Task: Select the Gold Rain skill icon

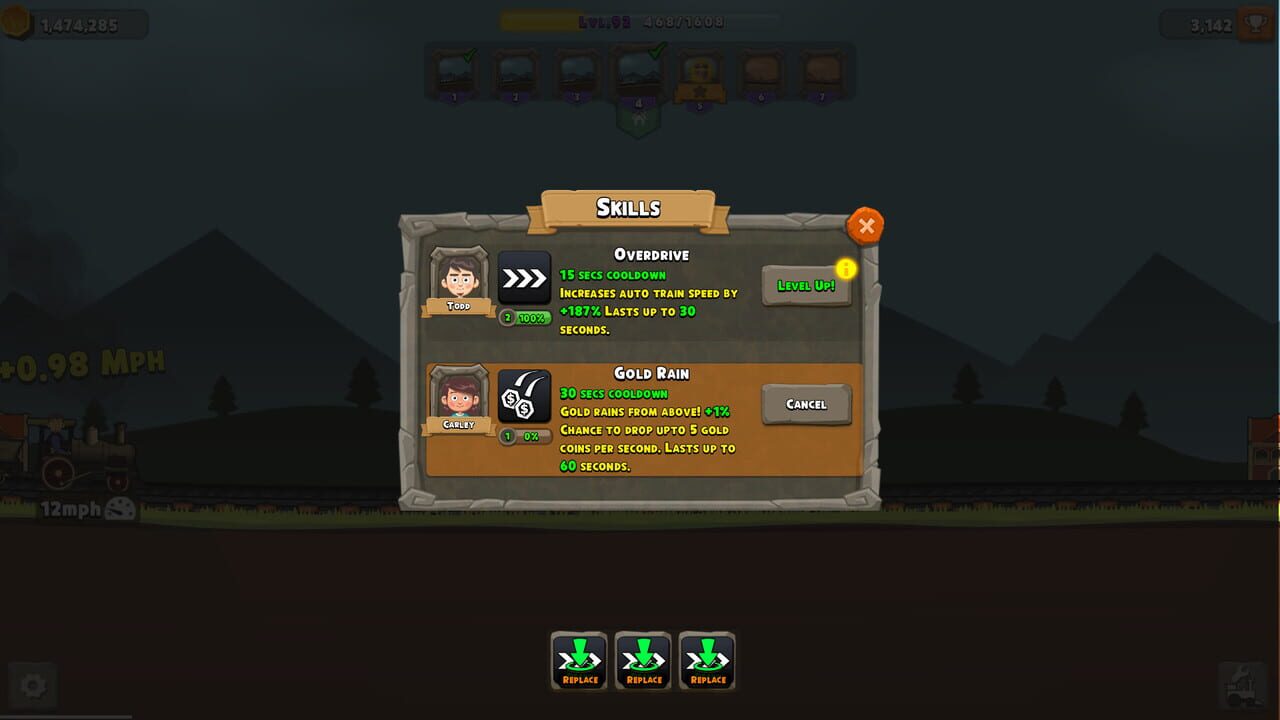Action: coord(524,397)
